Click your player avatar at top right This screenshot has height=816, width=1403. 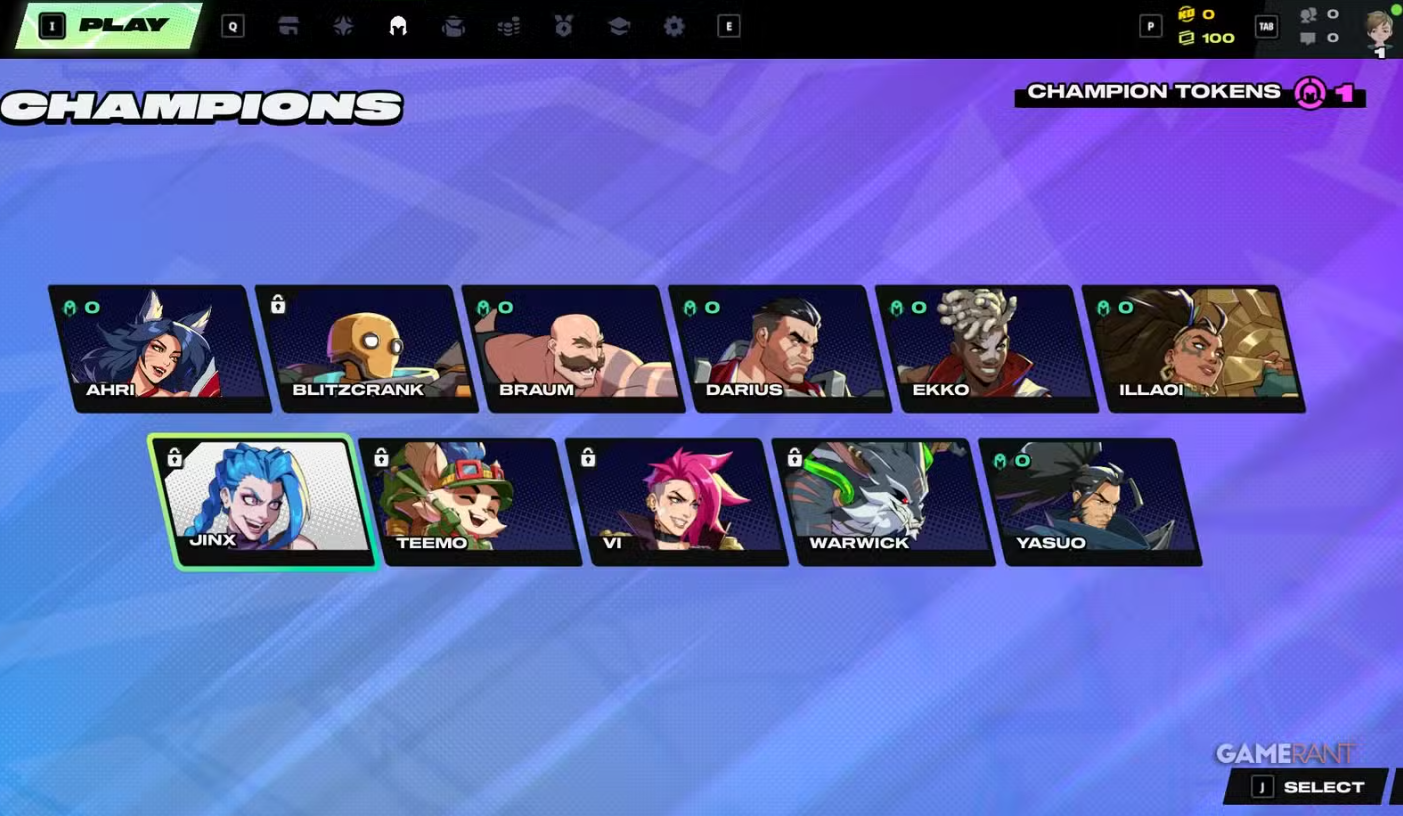coord(1379,30)
